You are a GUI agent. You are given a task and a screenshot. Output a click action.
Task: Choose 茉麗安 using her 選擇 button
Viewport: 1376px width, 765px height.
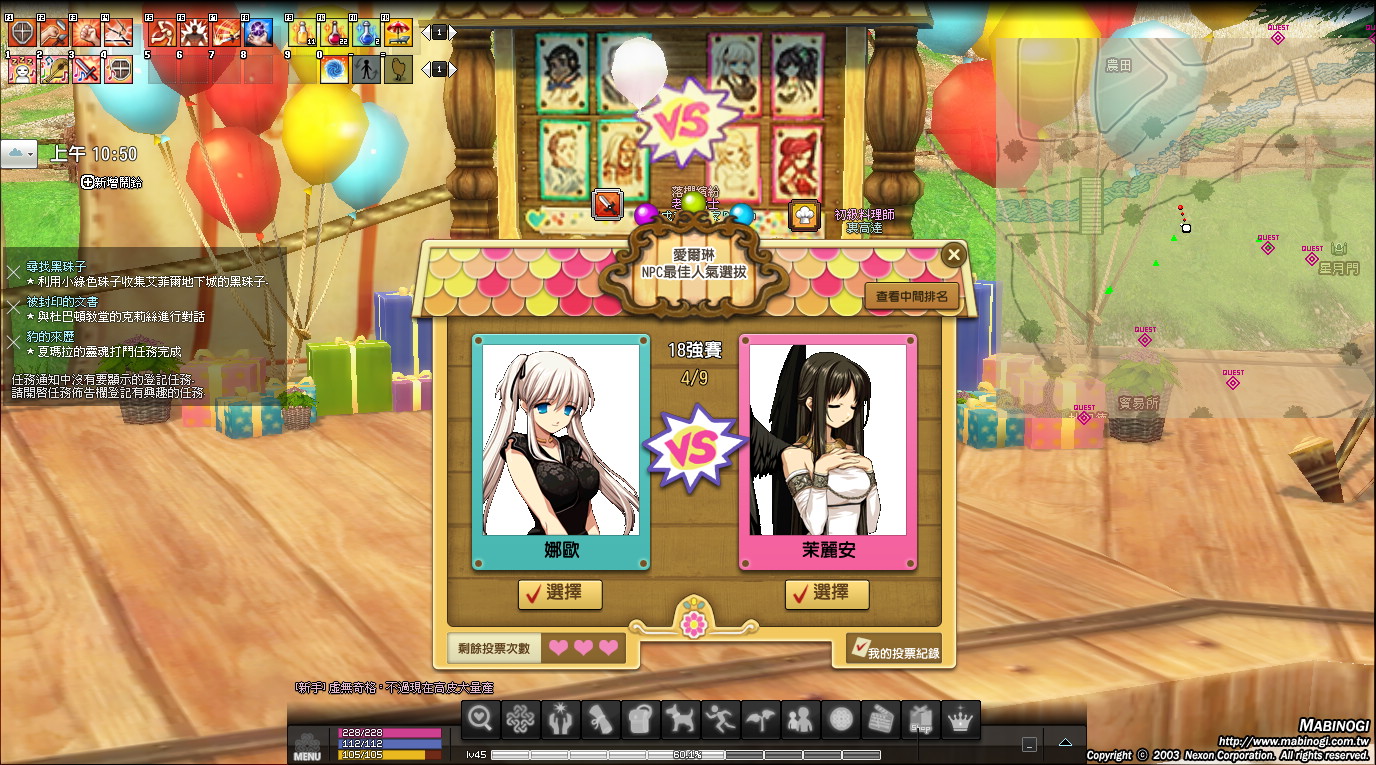(827, 593)
